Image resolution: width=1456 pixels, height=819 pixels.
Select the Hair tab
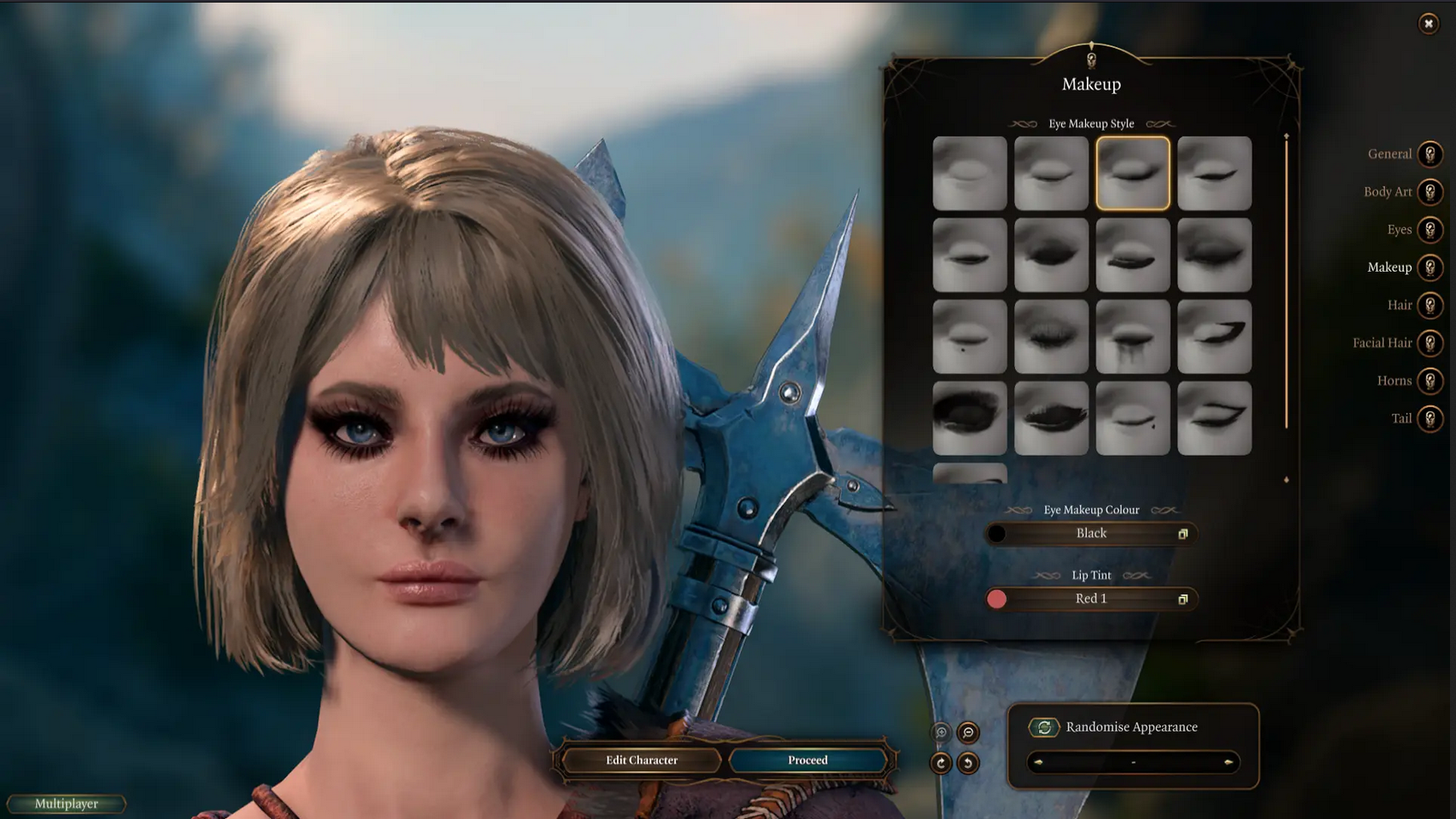tap(1430, 305)
